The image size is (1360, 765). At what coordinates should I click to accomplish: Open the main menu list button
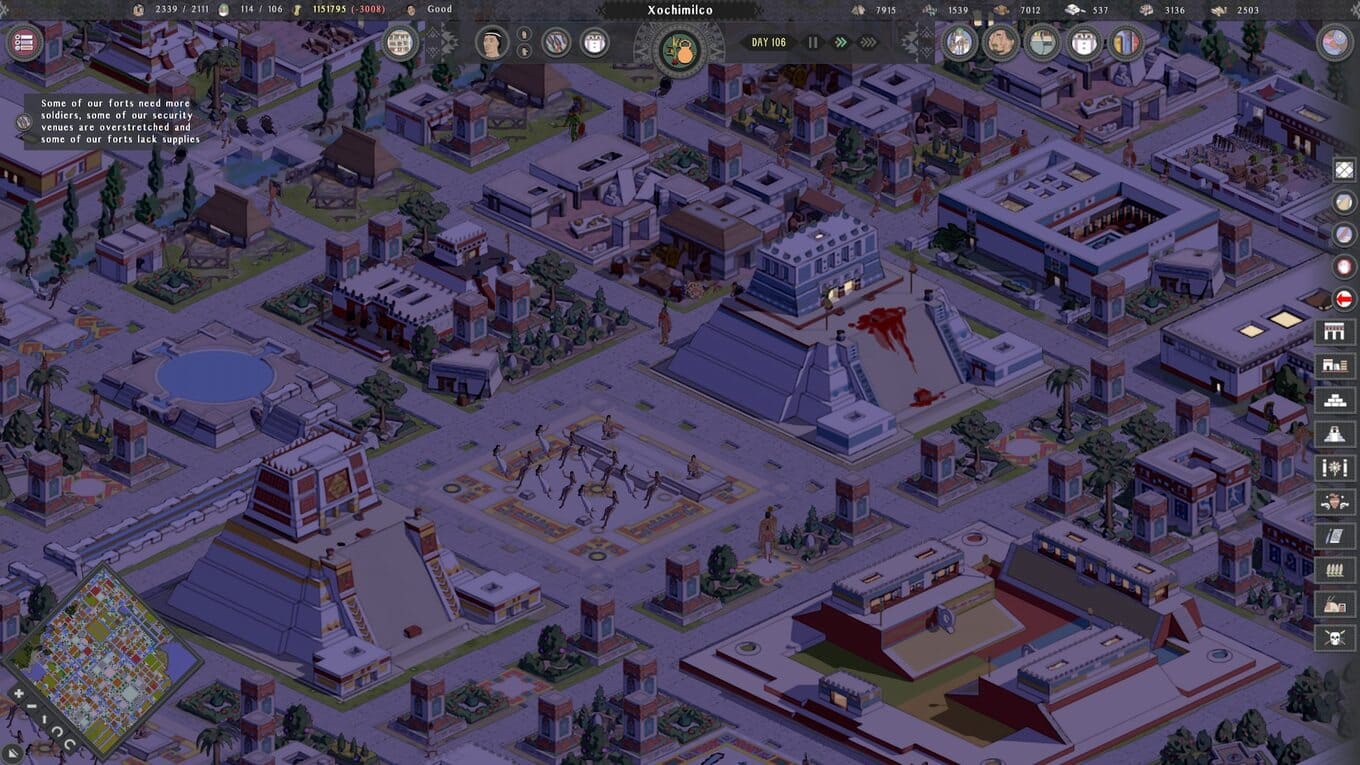tap(24, 43)
